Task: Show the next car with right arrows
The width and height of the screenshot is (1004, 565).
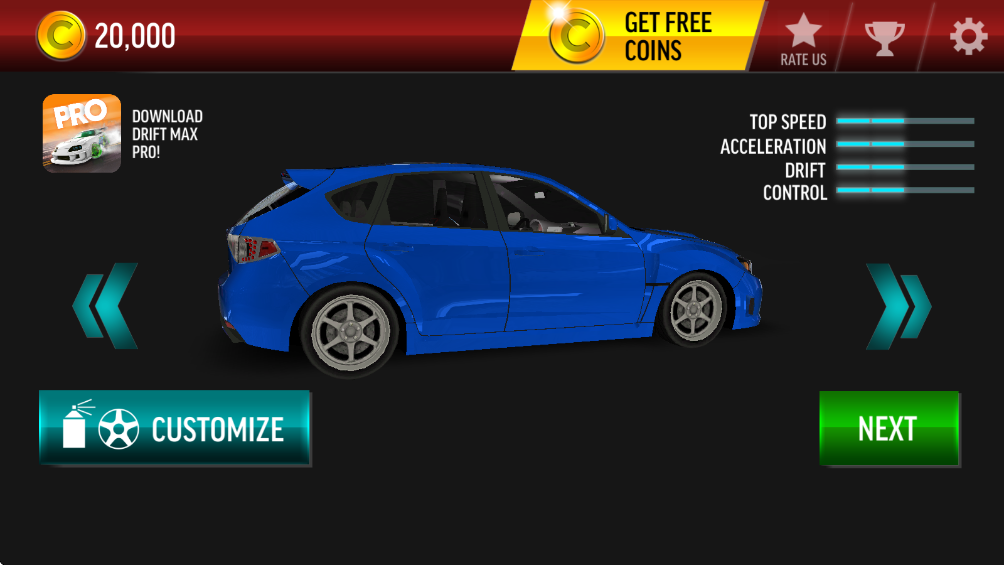Action: click(897, 306)
